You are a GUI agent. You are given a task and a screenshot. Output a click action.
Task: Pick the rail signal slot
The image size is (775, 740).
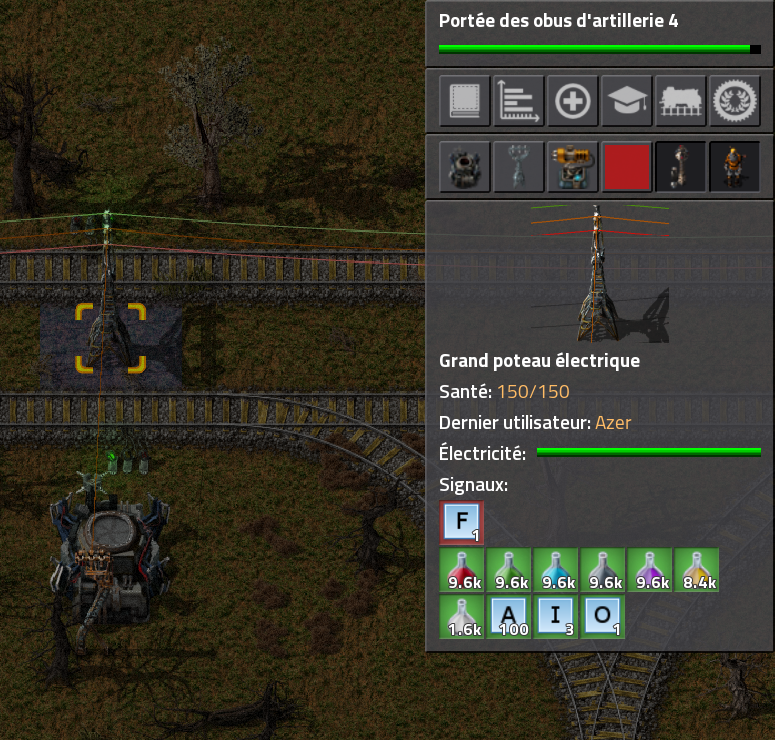681,166
